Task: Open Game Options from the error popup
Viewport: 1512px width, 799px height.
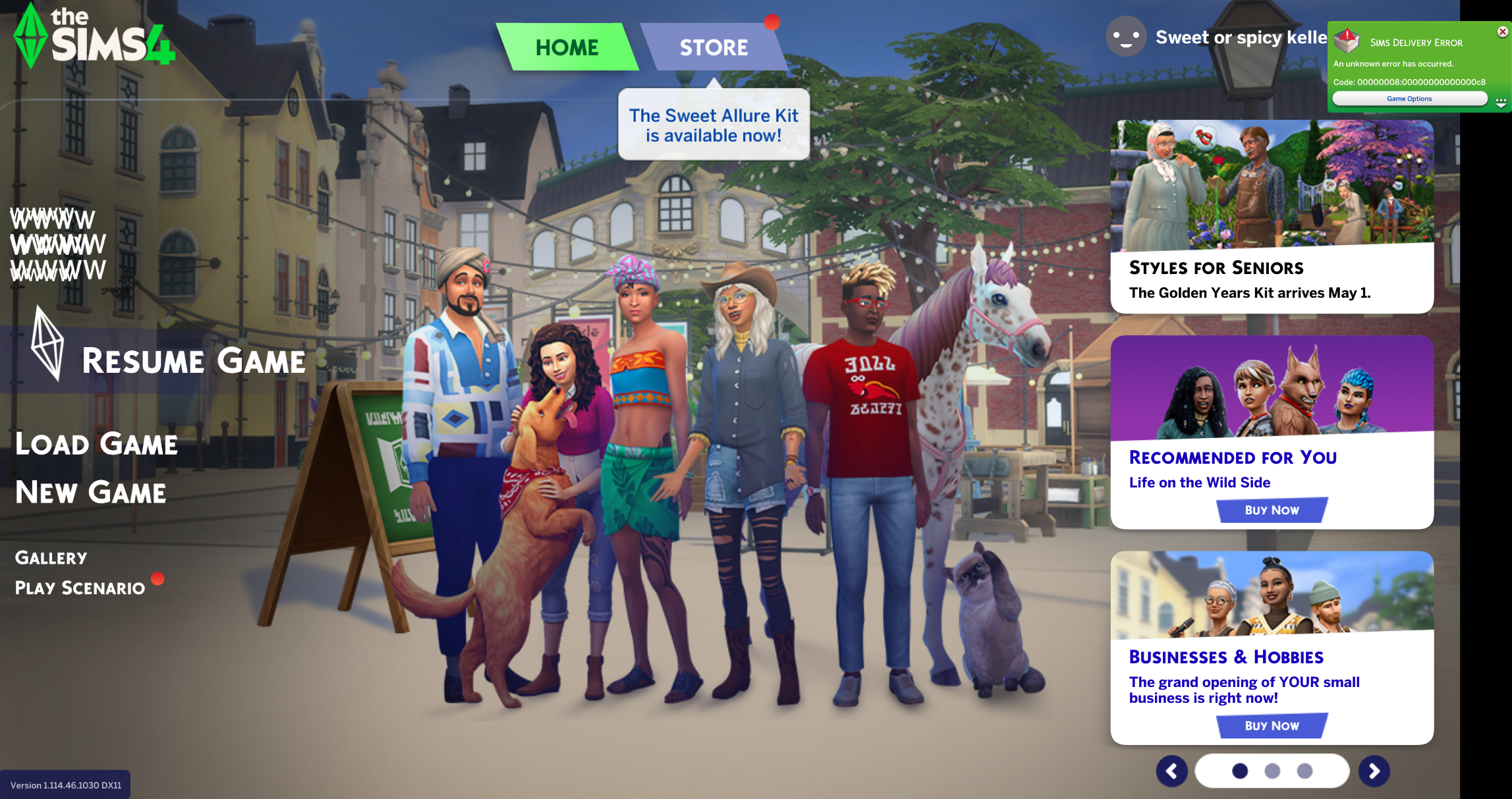Action: tap(1409, 99)
